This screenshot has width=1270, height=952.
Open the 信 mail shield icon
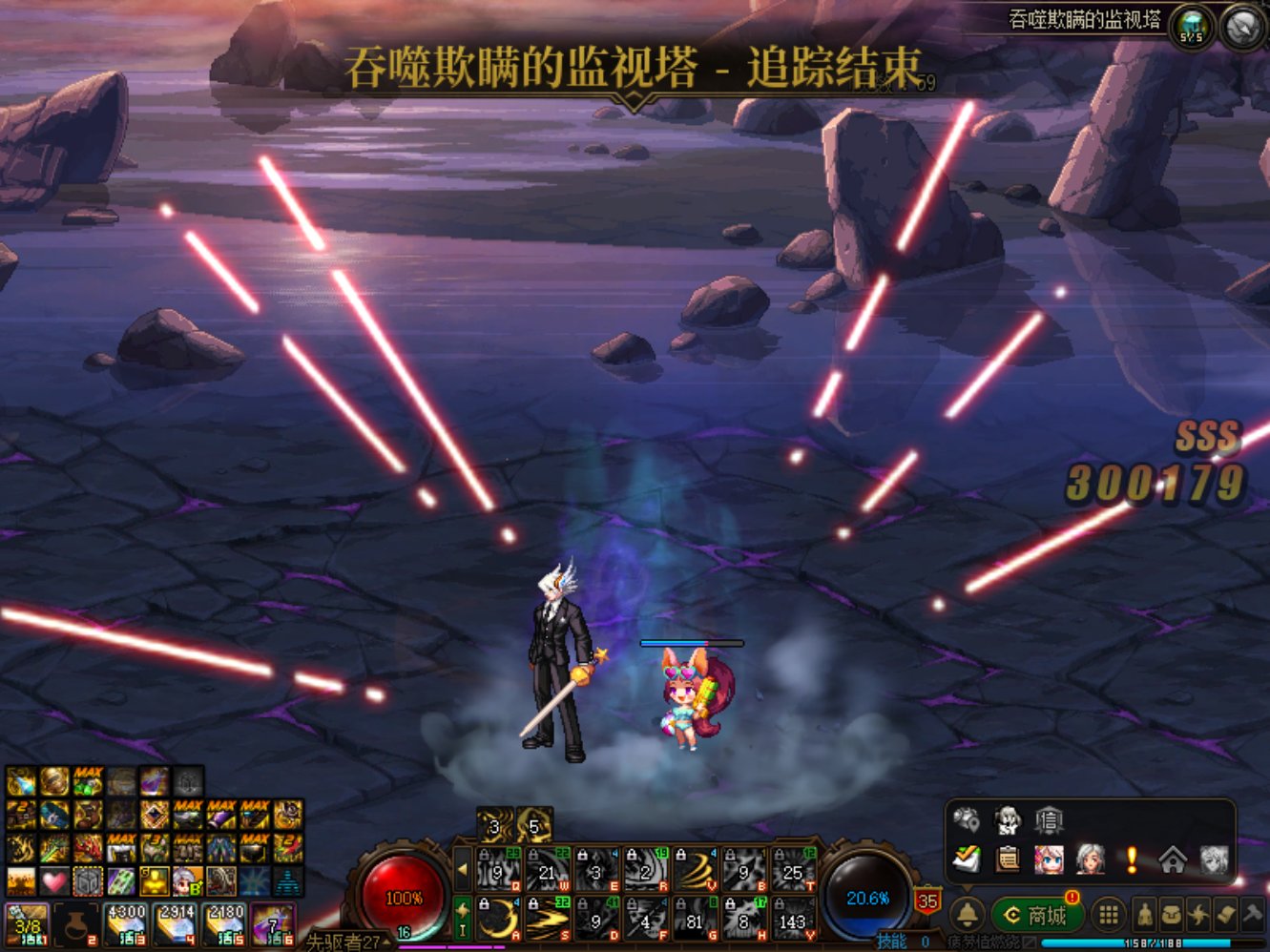(1049, 820)
